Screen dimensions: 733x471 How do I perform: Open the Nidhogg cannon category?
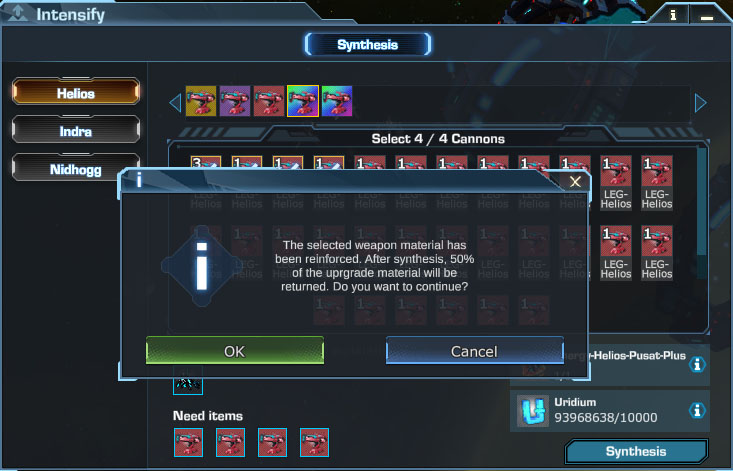click(75, 168)
